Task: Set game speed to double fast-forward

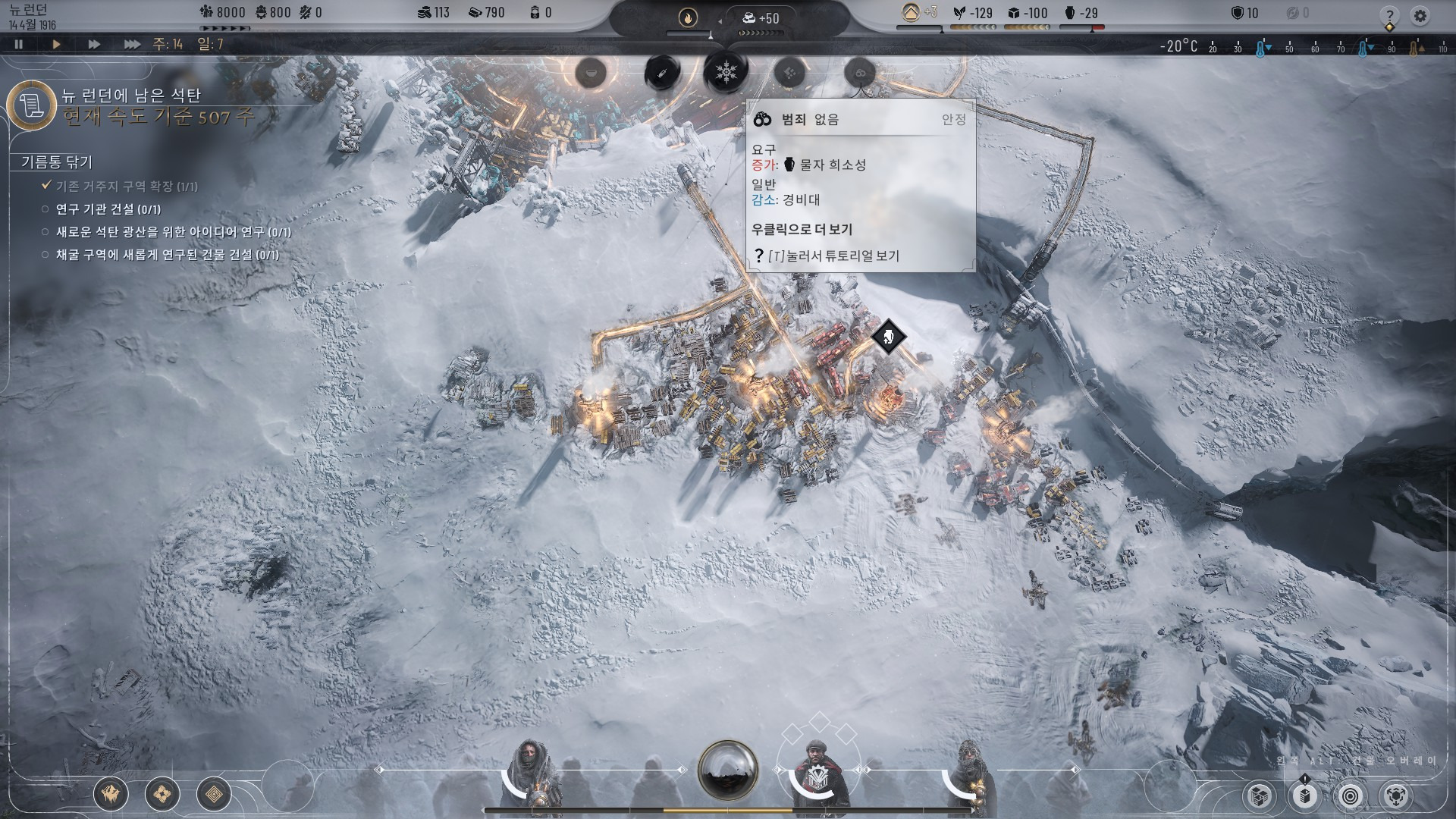Action: pyautogui.click(x=94, y=44)
